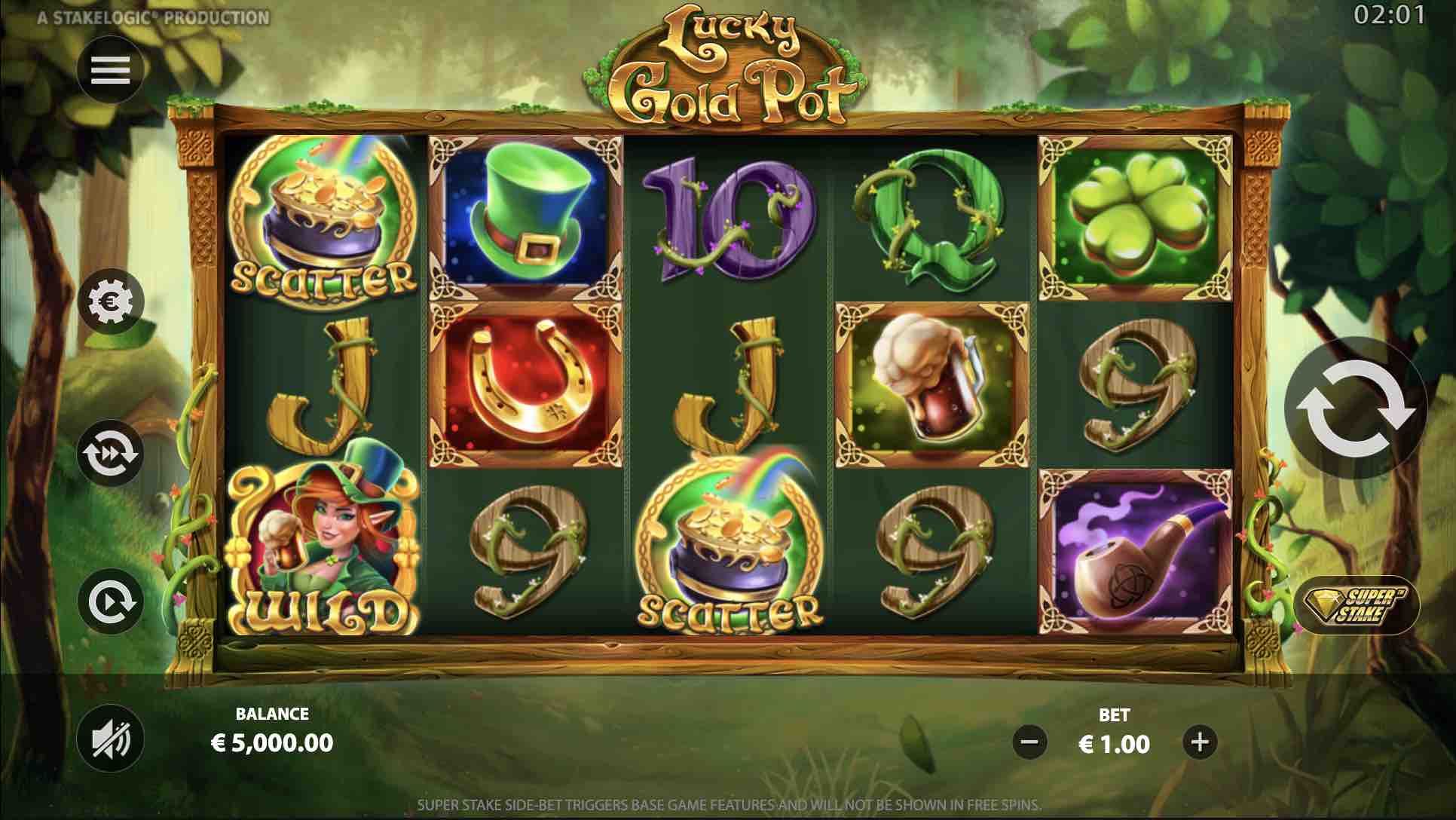The width and height of the screenshot is (1456, 820).
Task: Decrease the bet with the minus button
Action: point(1029,742)
